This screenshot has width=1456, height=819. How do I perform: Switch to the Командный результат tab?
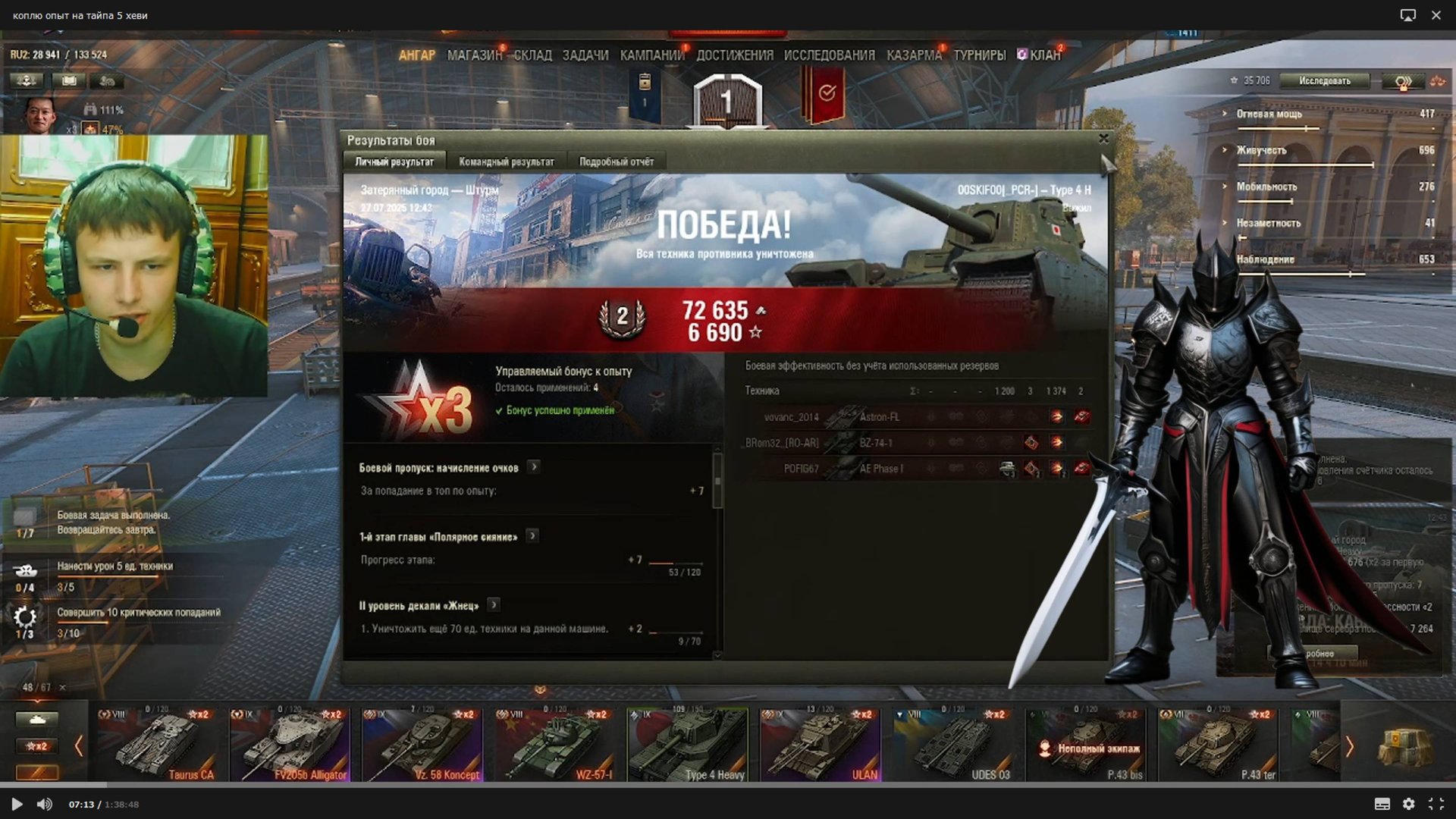pyautogui.click(x=506, y=162)
